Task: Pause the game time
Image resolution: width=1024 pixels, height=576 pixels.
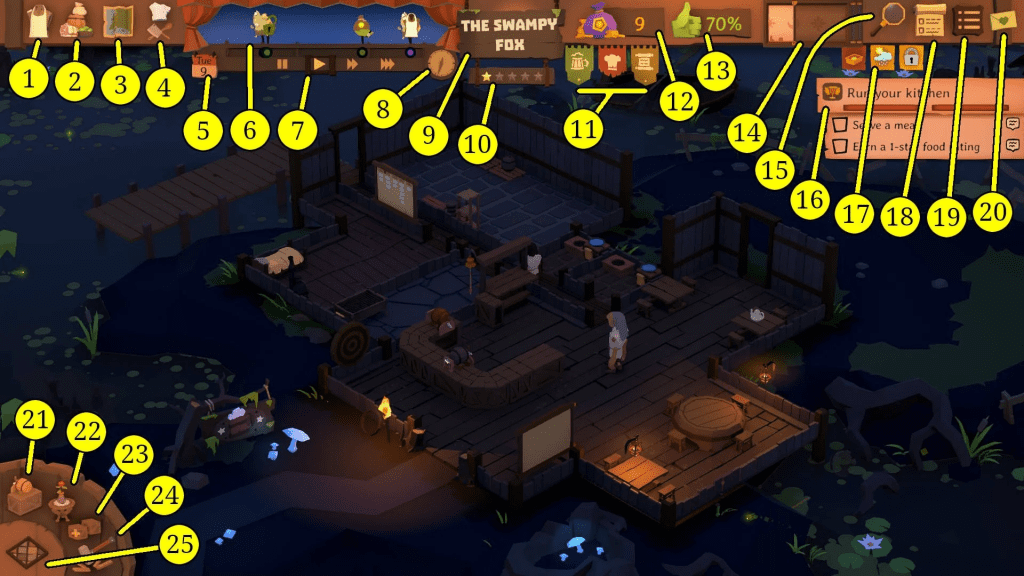Action: coord(283,63)
